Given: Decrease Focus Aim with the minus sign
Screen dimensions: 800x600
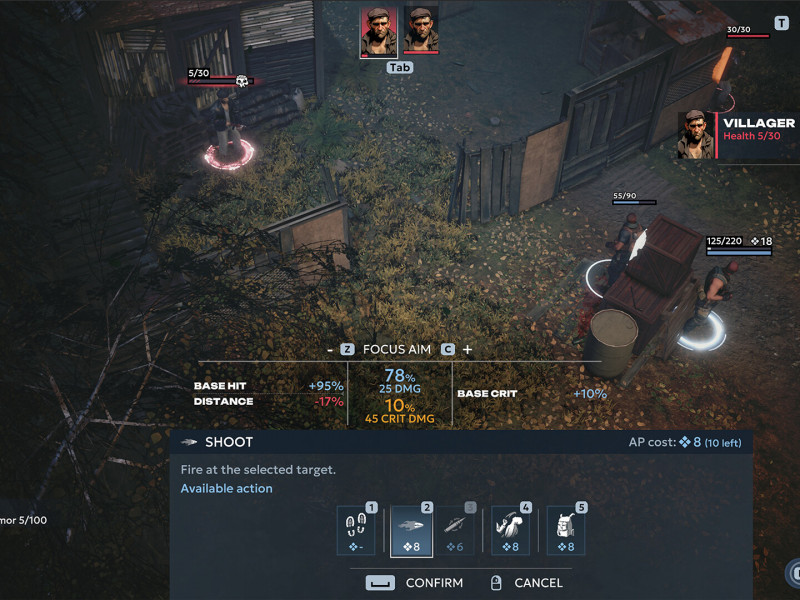Looking at the screenshot, I should click(329, 349).
